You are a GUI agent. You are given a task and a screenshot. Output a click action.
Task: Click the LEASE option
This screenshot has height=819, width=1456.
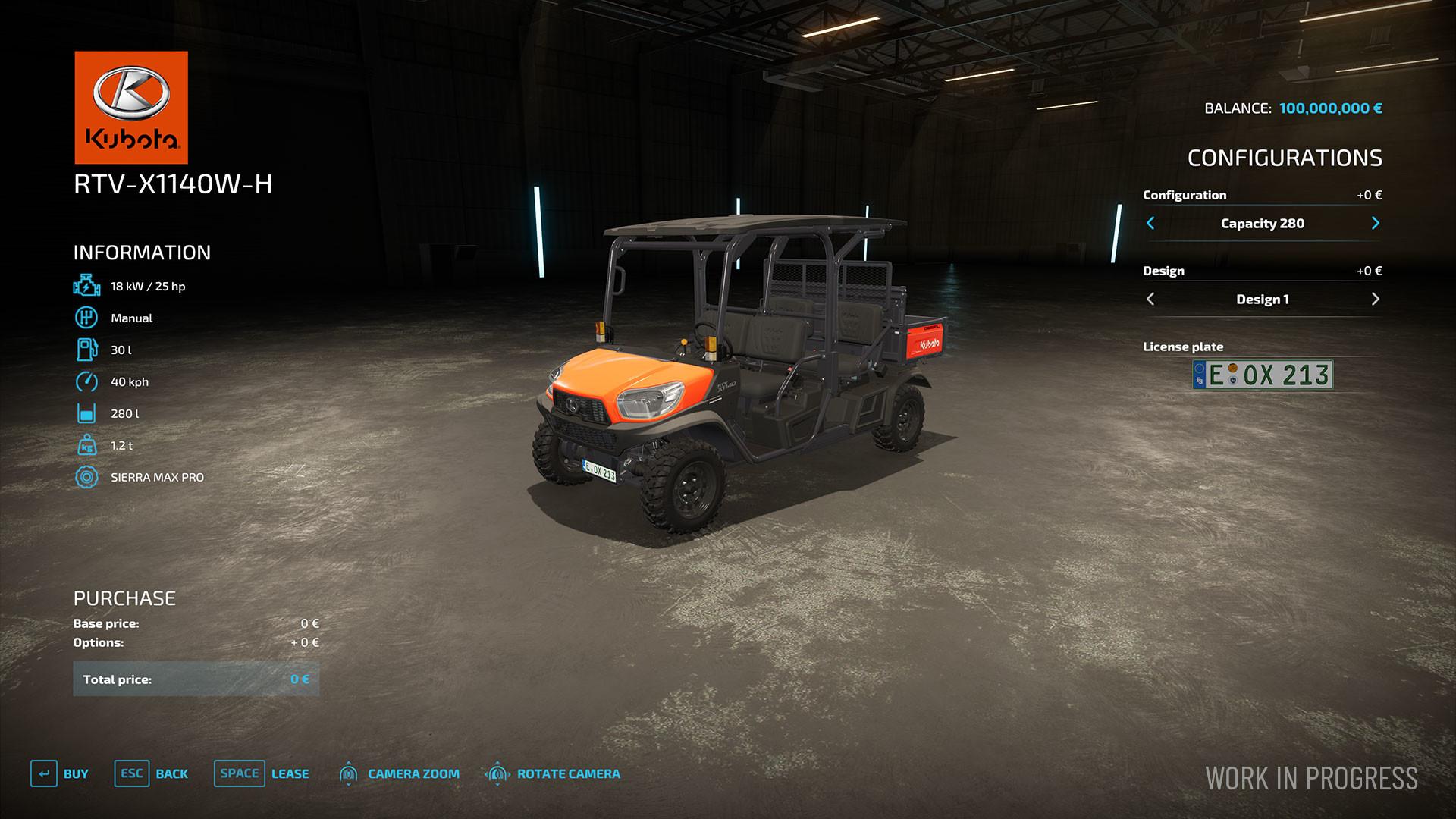(290, 773)
